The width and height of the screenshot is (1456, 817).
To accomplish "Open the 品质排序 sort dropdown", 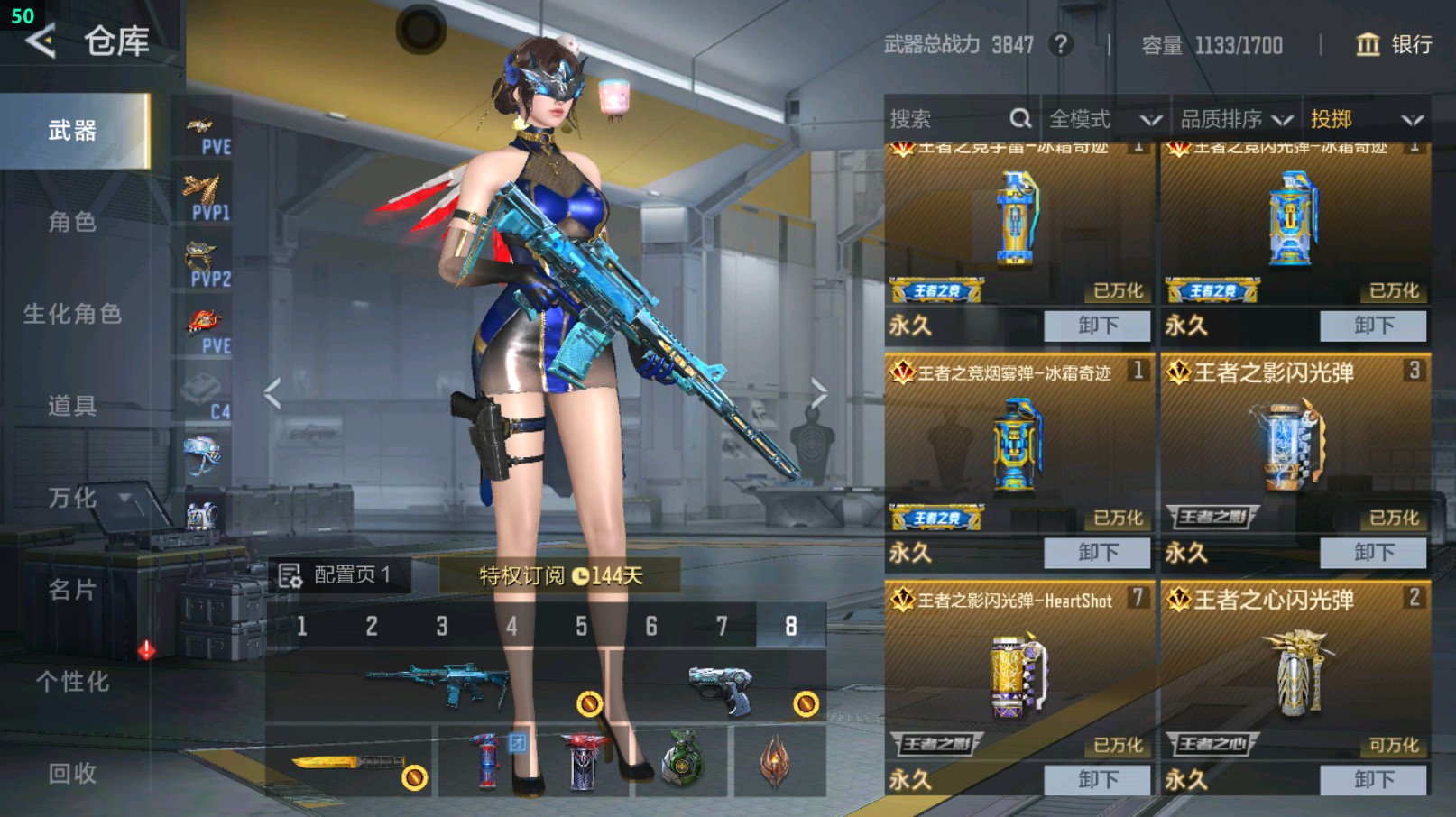I will [1235, 119].
